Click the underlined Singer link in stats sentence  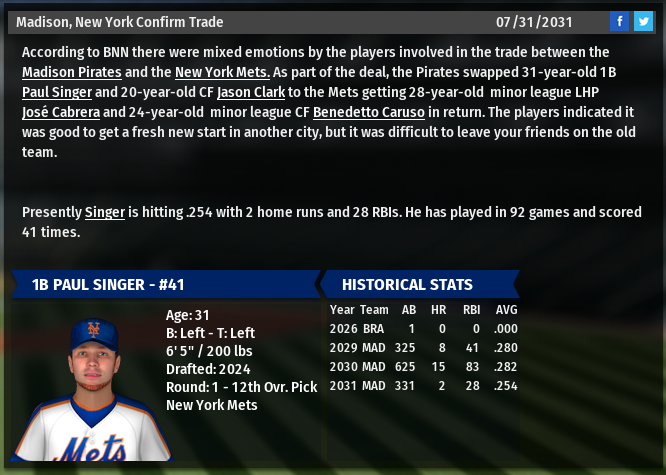point(104,212)
